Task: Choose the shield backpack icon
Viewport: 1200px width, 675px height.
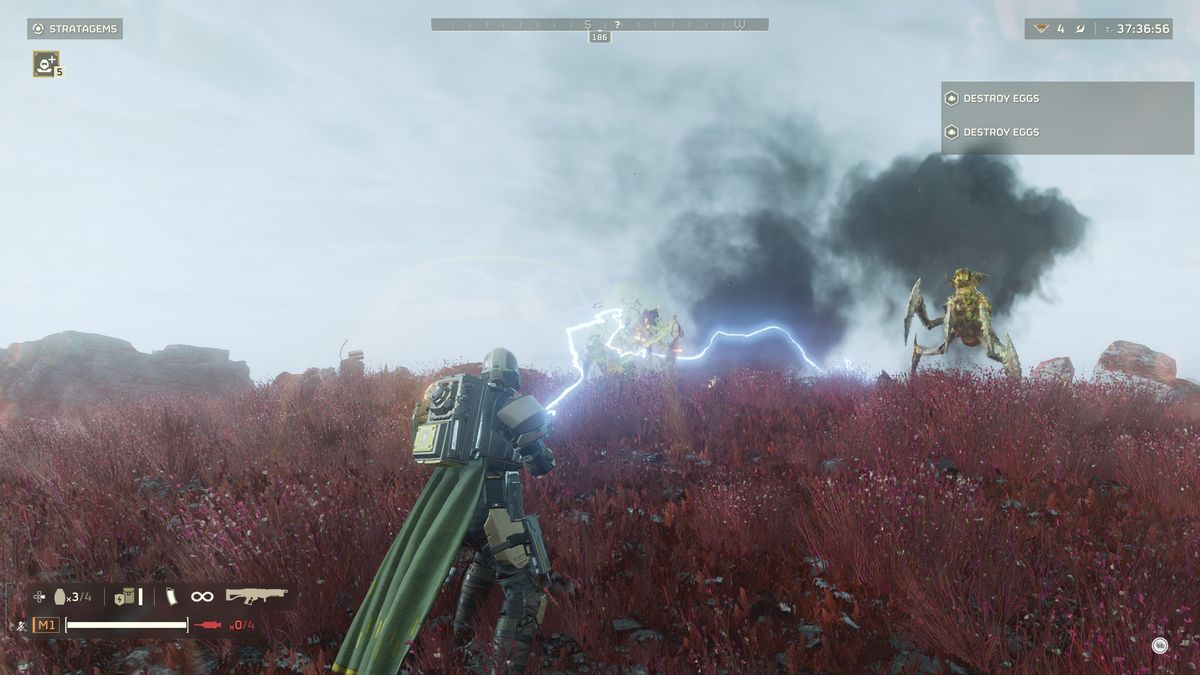Action: point(125,597)
